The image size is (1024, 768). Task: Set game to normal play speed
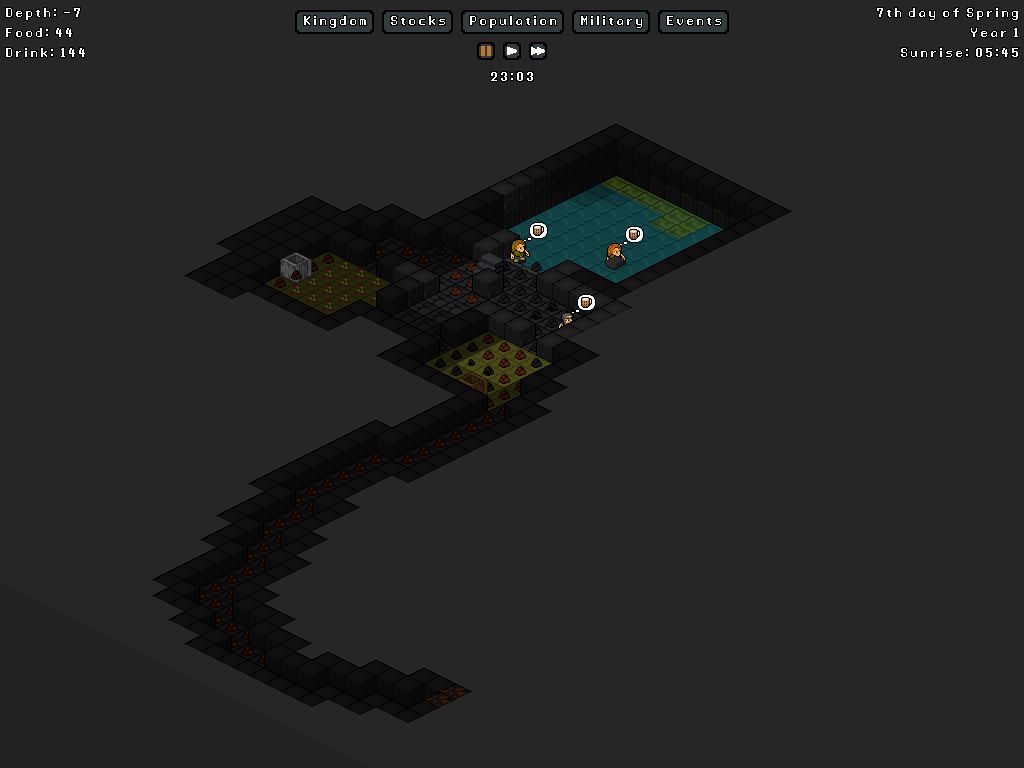[x=512, y=51]
